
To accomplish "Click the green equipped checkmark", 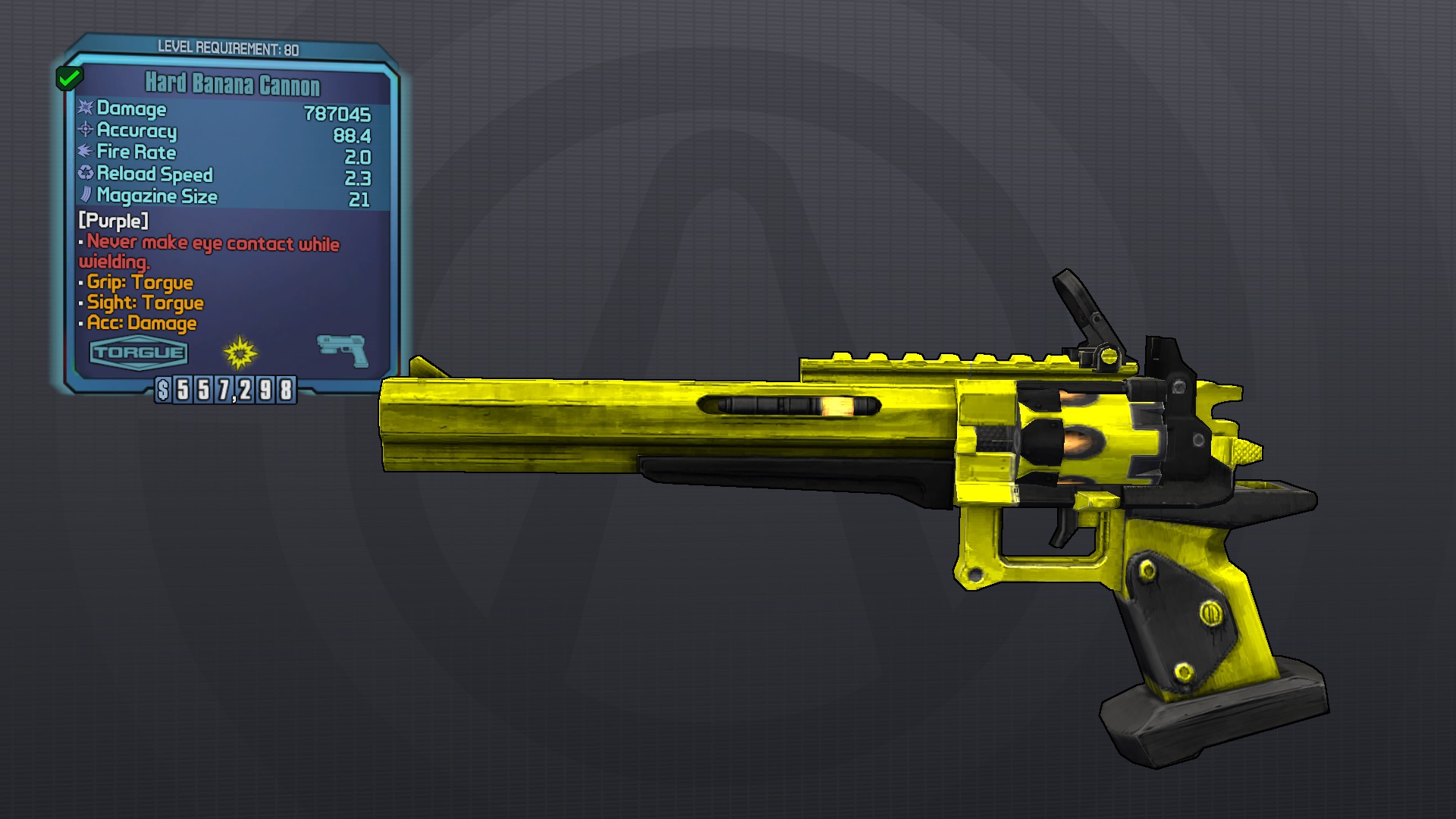I will click(x=69, y=77).
